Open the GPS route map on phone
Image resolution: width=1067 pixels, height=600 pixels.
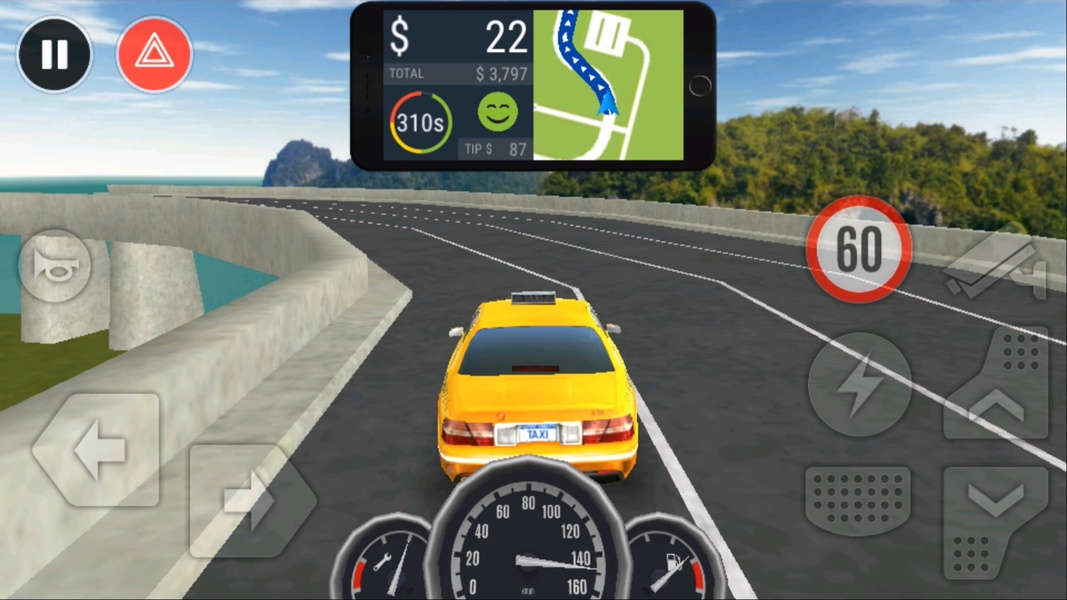608,85
